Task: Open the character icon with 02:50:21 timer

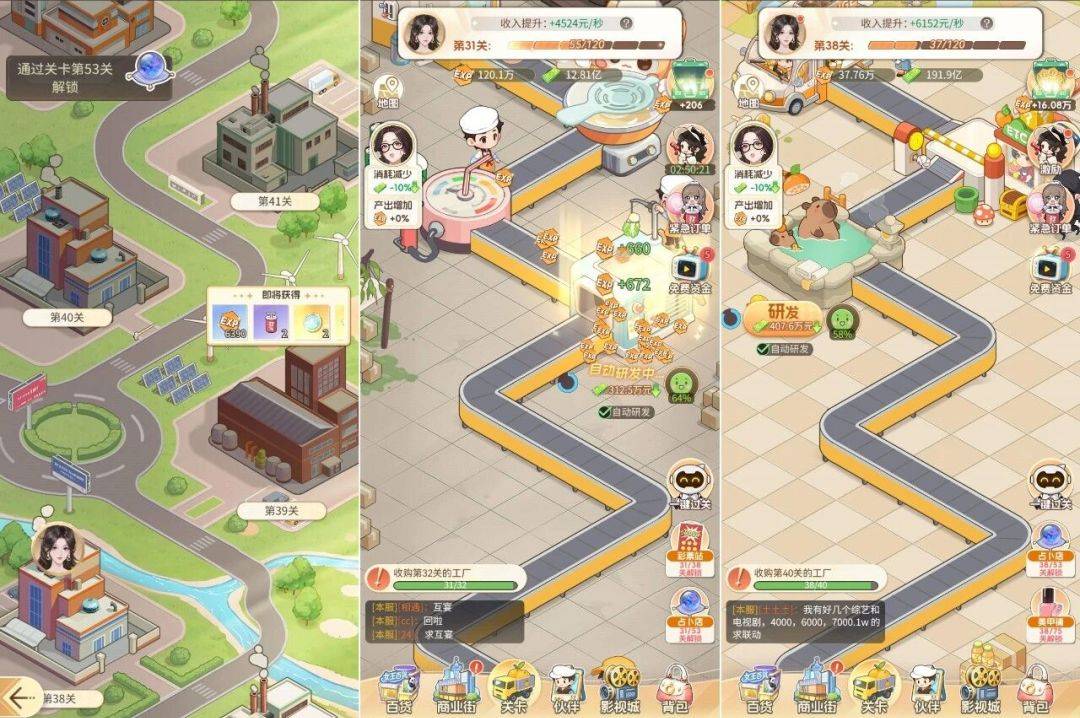Action: 690,148
